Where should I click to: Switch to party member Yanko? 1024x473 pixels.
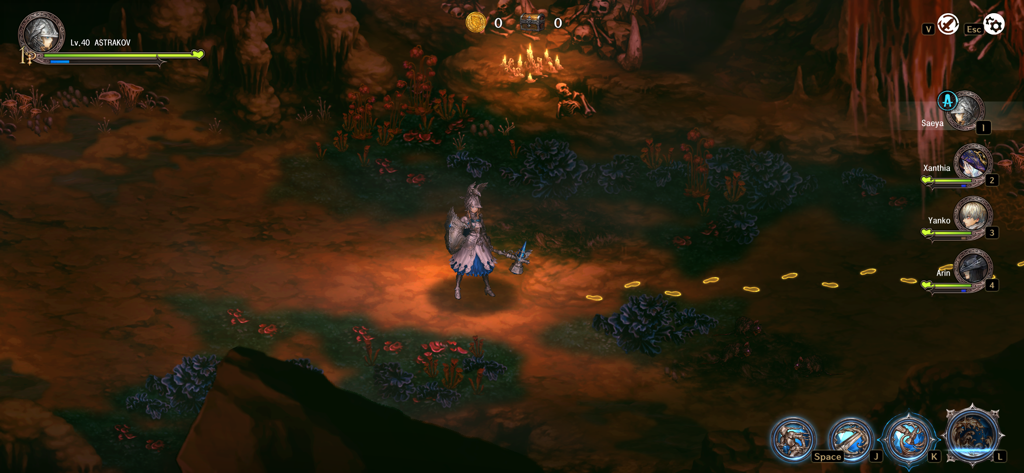point(971,215)
